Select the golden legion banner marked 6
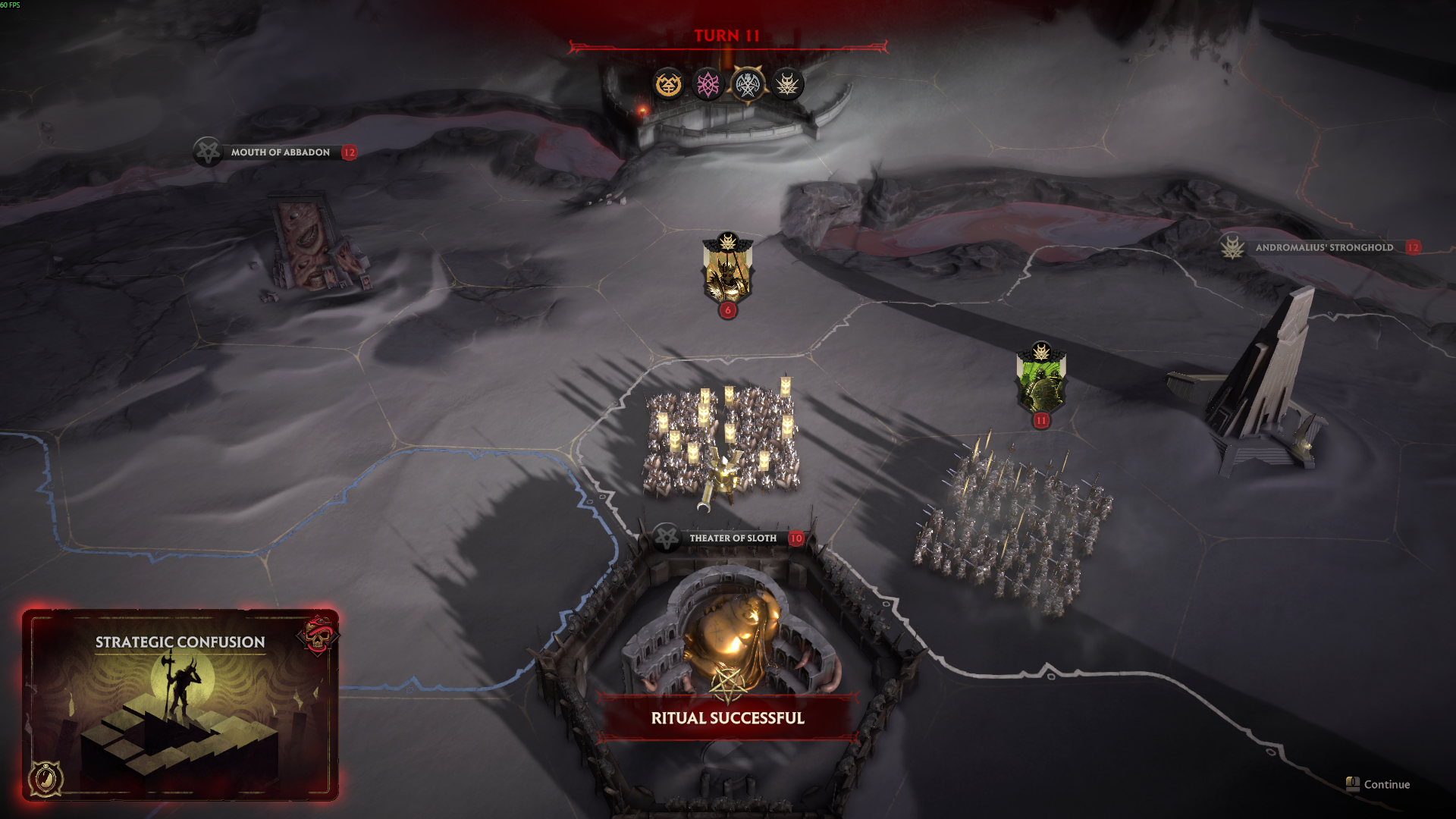This screenshot has width=1456, height=819. tap(727, 273)
